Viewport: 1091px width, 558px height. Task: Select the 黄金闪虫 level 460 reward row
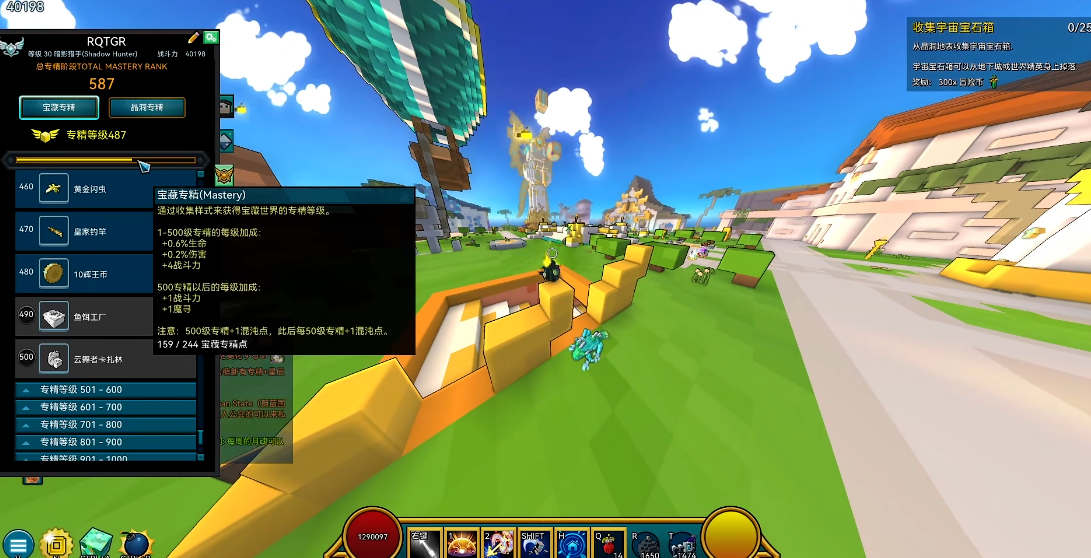pyautogui.click(x=105, y=189)
